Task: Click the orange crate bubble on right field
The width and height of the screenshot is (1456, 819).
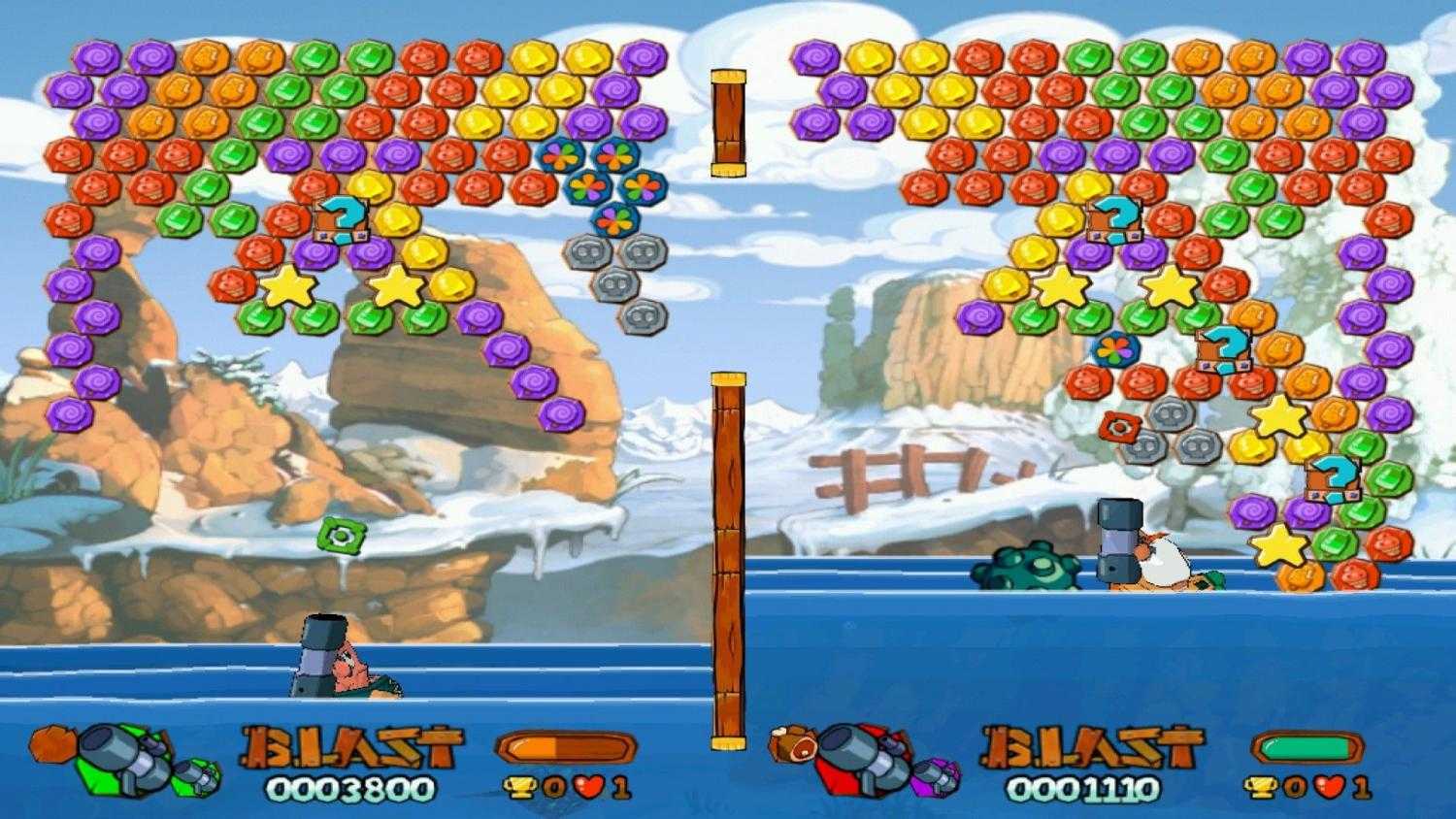Action: pos(1121,424)
